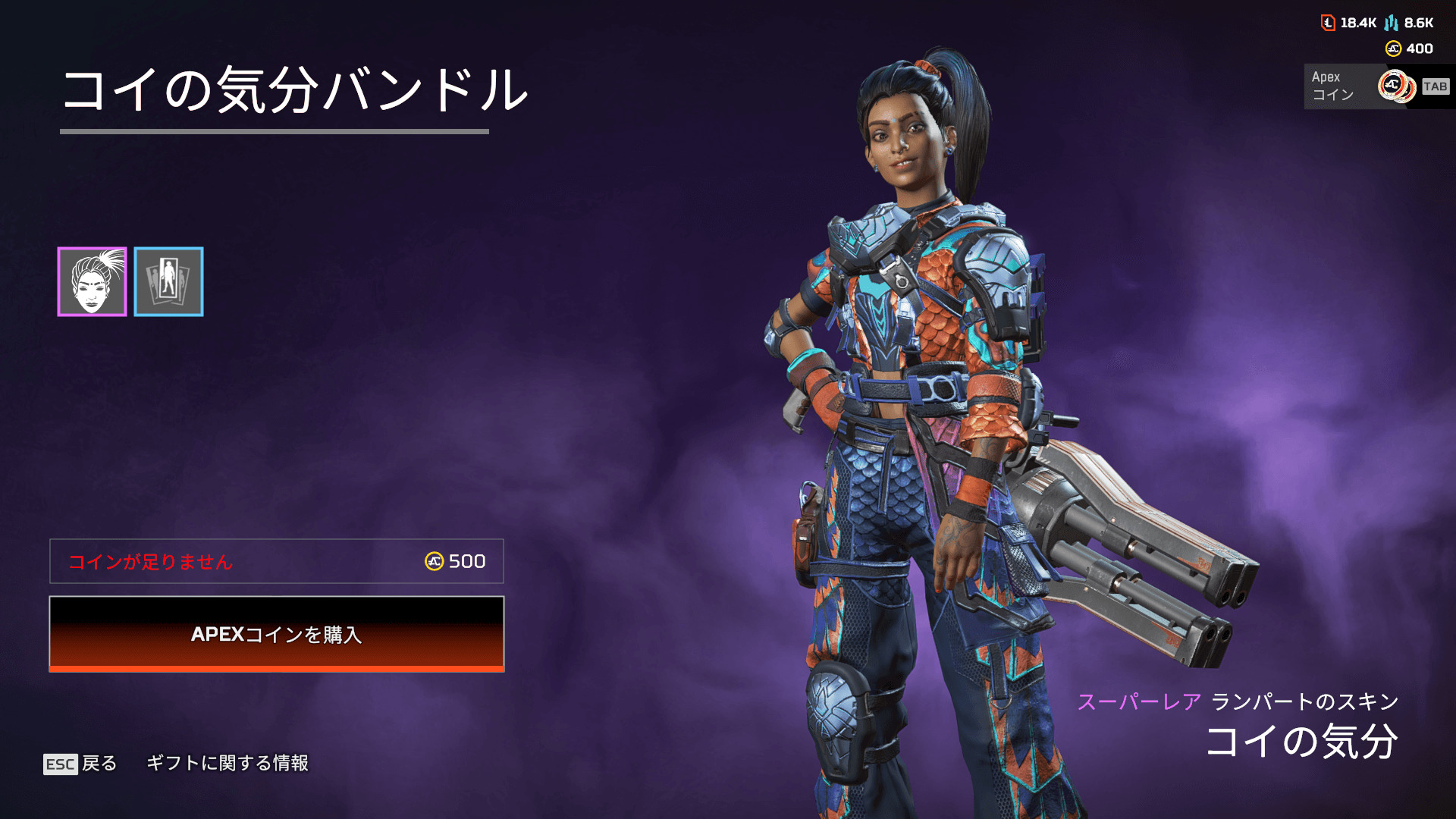Open the Apex コイン purchase panel

pos(1376,86)
